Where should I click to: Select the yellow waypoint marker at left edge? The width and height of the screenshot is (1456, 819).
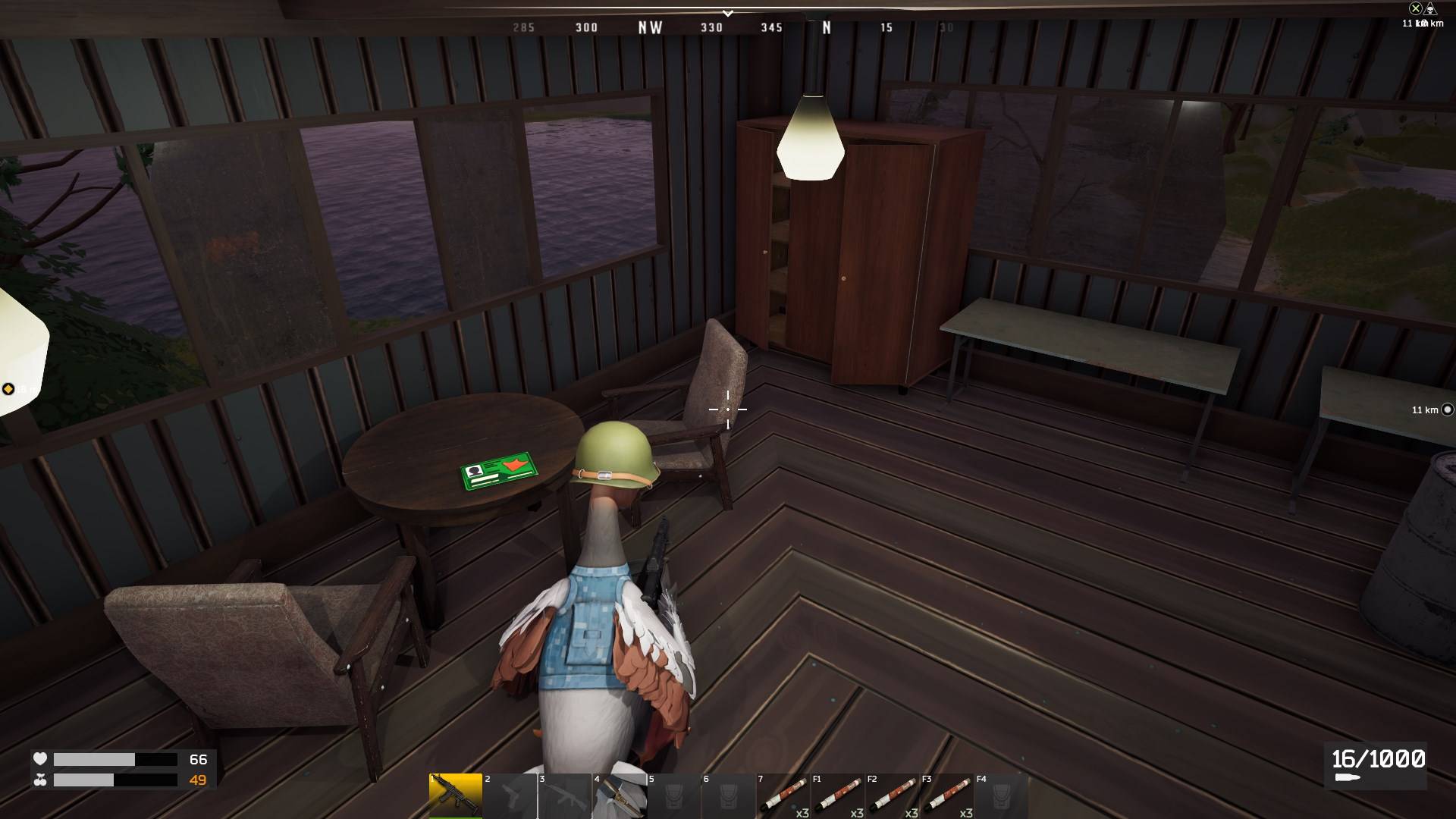point(8,389)
